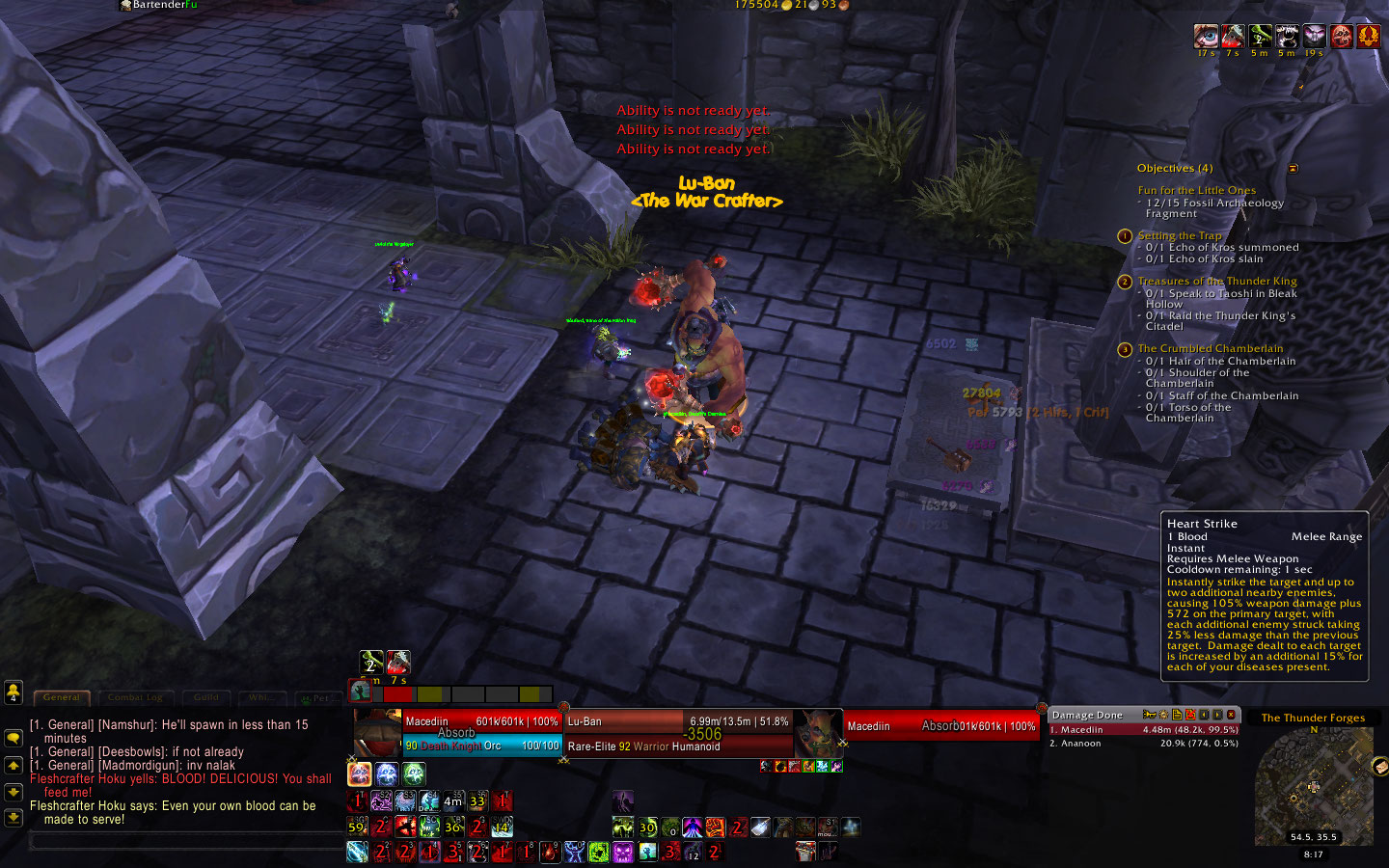
Task: Open the damage meter settings gear
Action: [1163, 715]
